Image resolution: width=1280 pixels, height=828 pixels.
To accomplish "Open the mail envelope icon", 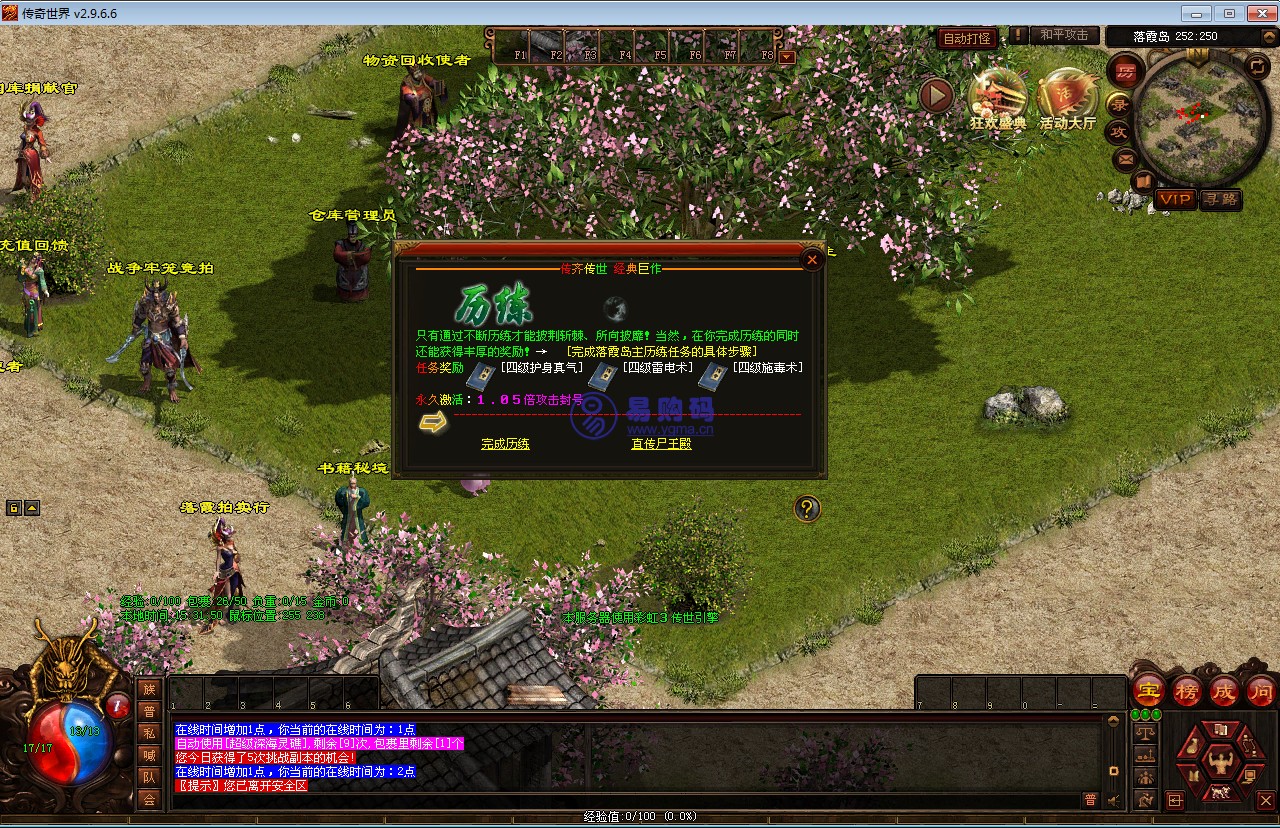I will (1125, 158).
